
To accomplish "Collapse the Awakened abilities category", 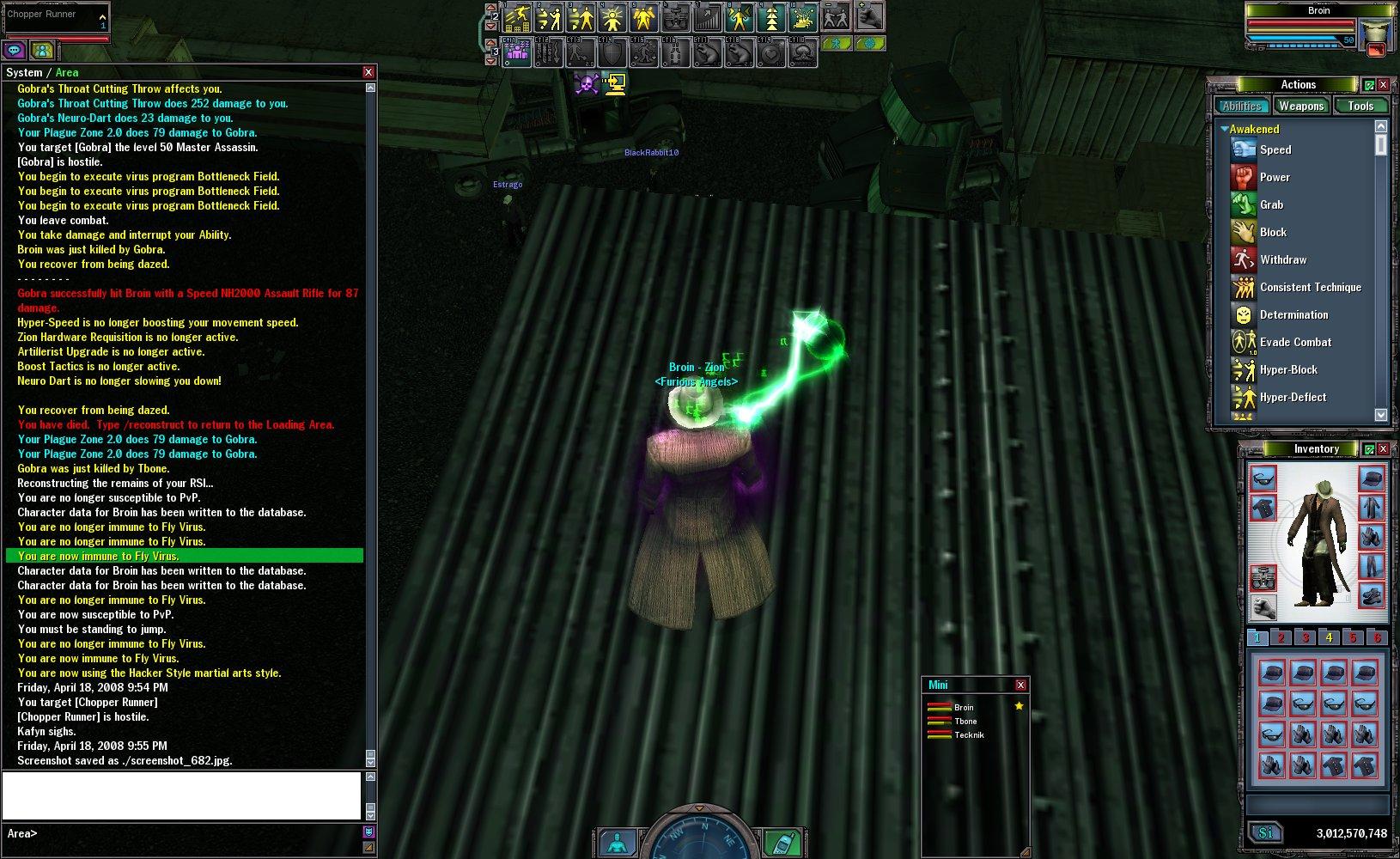I will pyautogui.click(x=1224, y=129).
